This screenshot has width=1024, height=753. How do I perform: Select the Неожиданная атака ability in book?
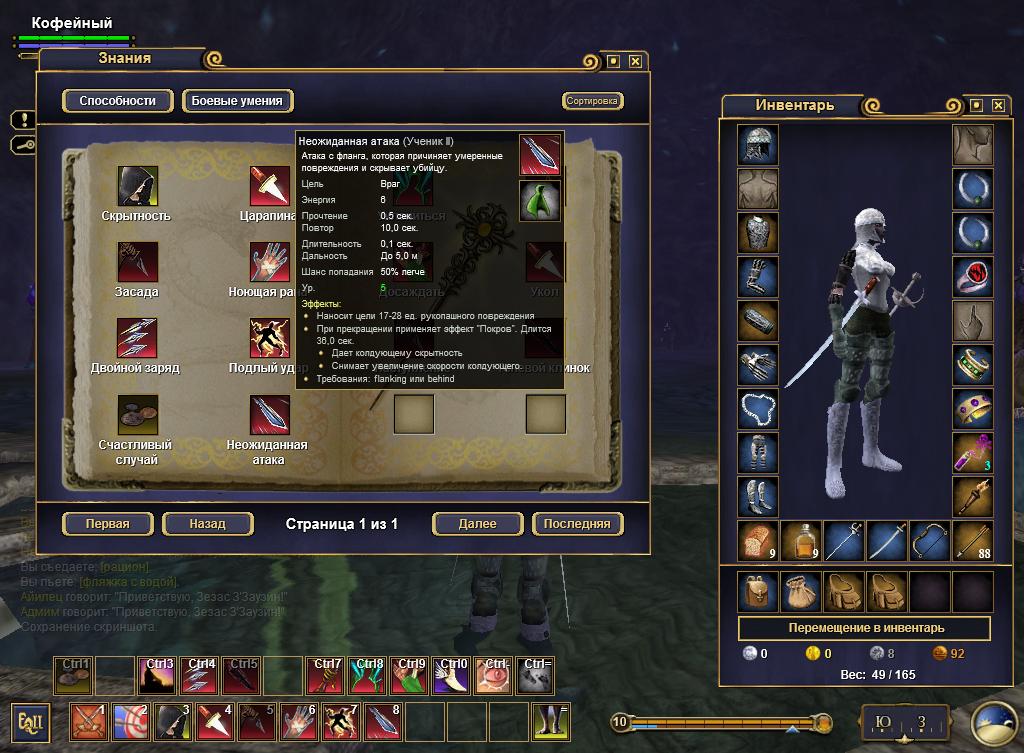268,414
